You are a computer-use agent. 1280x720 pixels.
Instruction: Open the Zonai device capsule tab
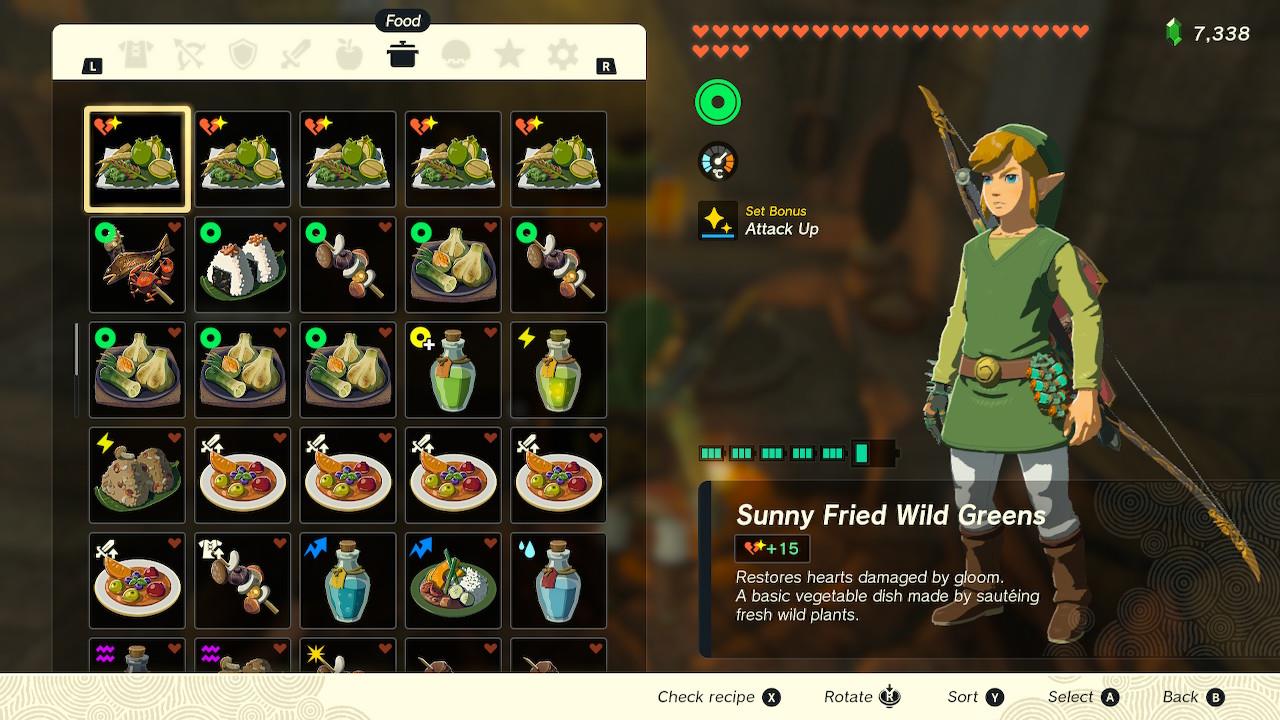(456, 55)
